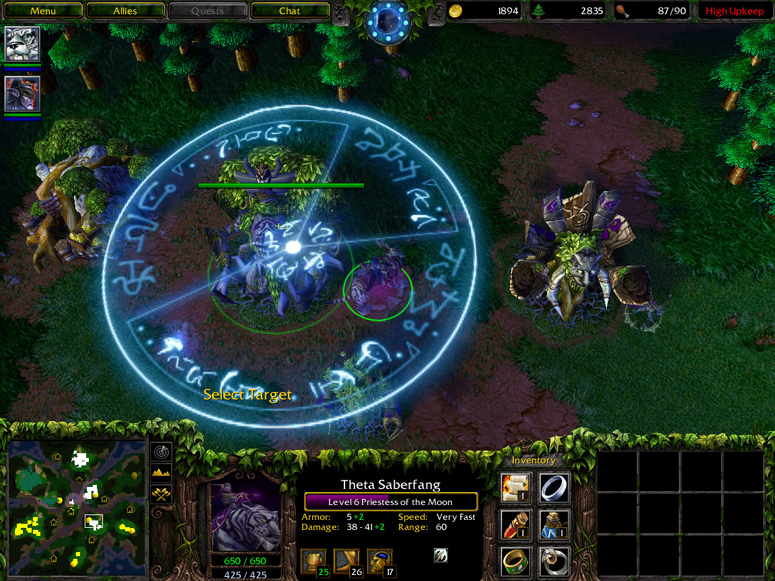Click Theta Saberfang's unit portrait
This screenshot has width=775, height=581.
(x=244, y=508)
